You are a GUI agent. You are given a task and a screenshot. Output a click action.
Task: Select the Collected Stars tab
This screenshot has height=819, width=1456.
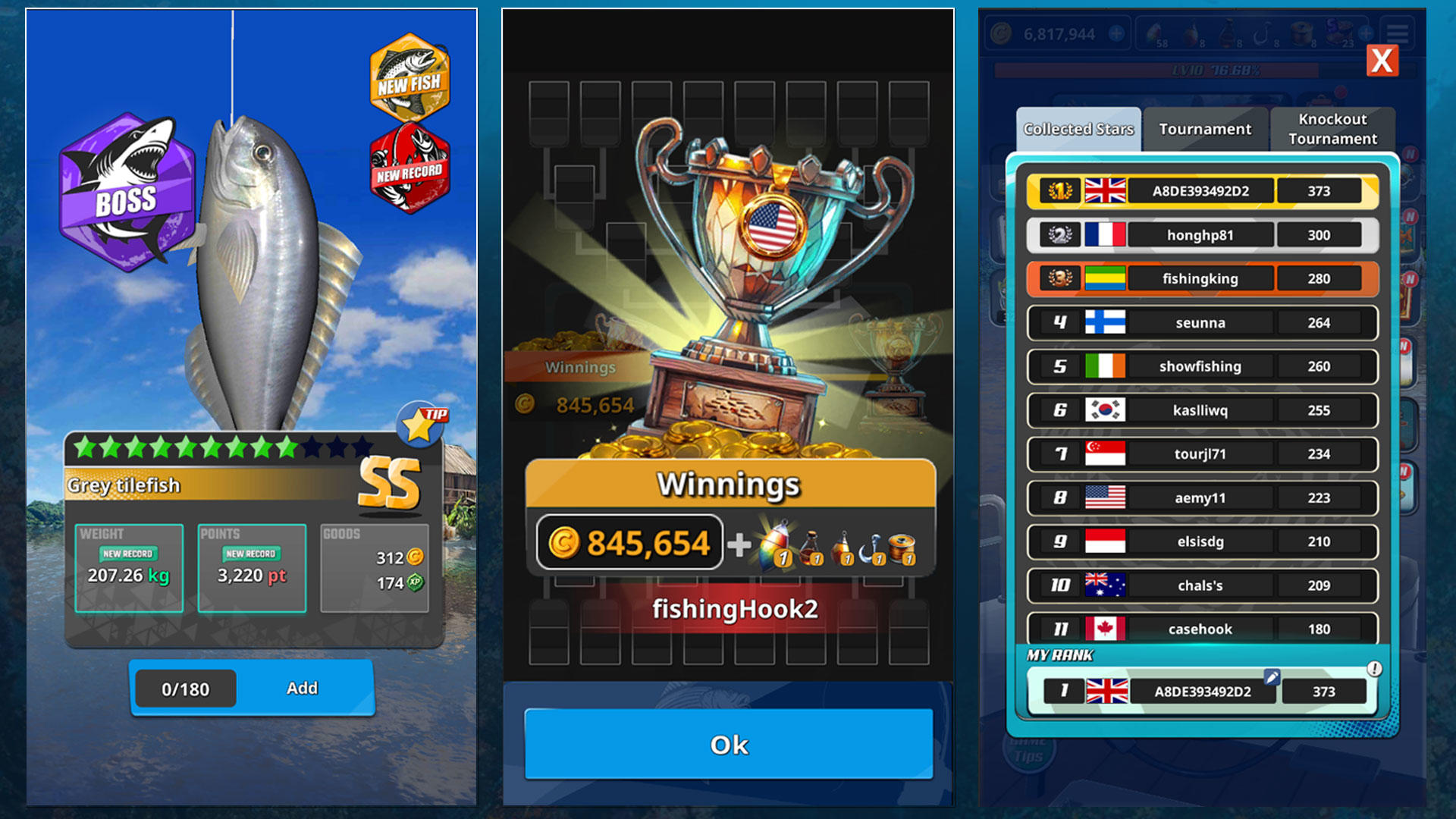click(1078, 129)
